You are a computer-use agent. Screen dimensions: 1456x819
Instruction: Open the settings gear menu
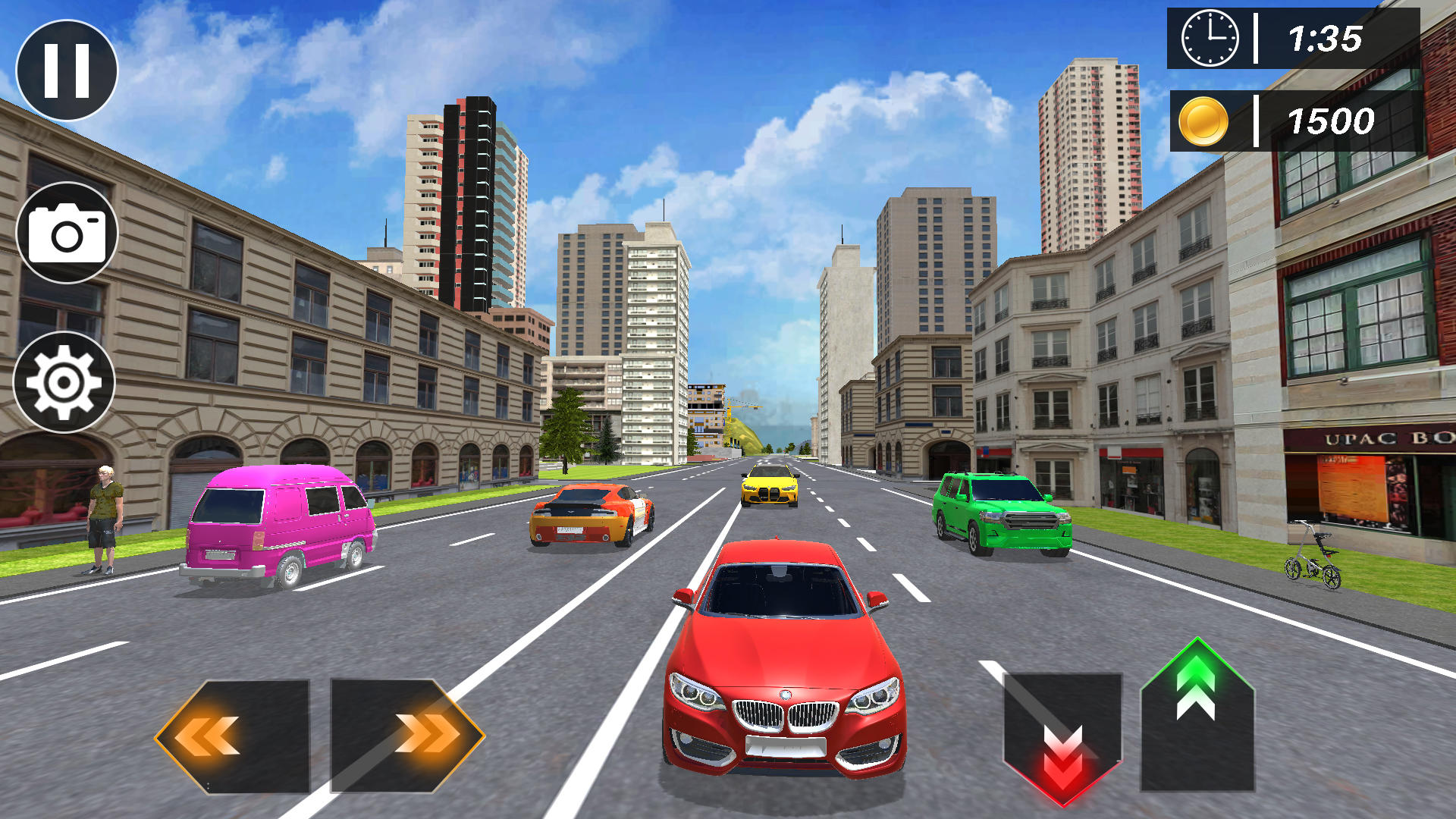click(64, 383)
